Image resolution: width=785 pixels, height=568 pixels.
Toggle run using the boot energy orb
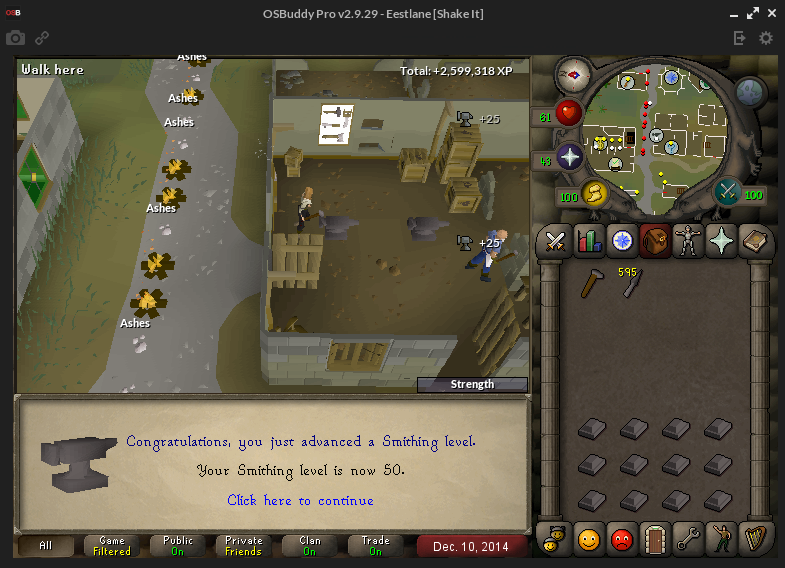click(594, 192)
